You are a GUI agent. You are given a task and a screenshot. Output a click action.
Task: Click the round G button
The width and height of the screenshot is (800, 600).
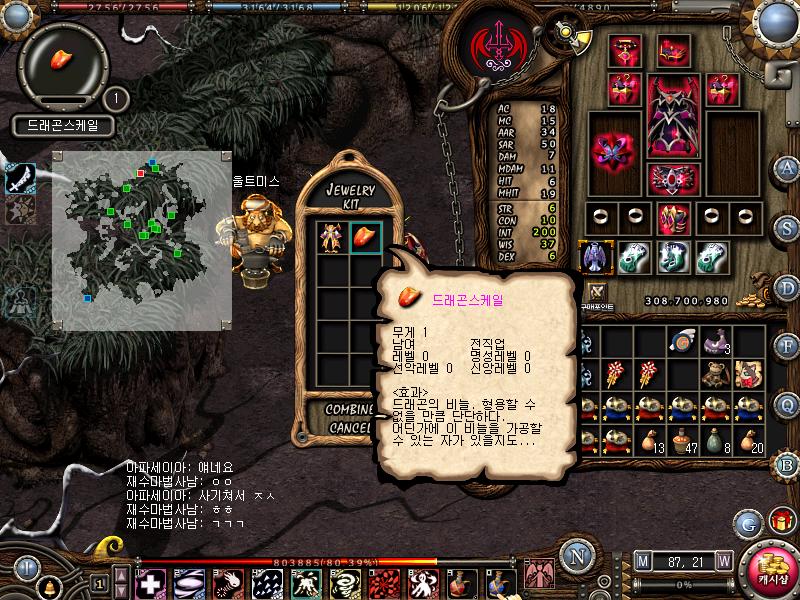pos(748,522)
